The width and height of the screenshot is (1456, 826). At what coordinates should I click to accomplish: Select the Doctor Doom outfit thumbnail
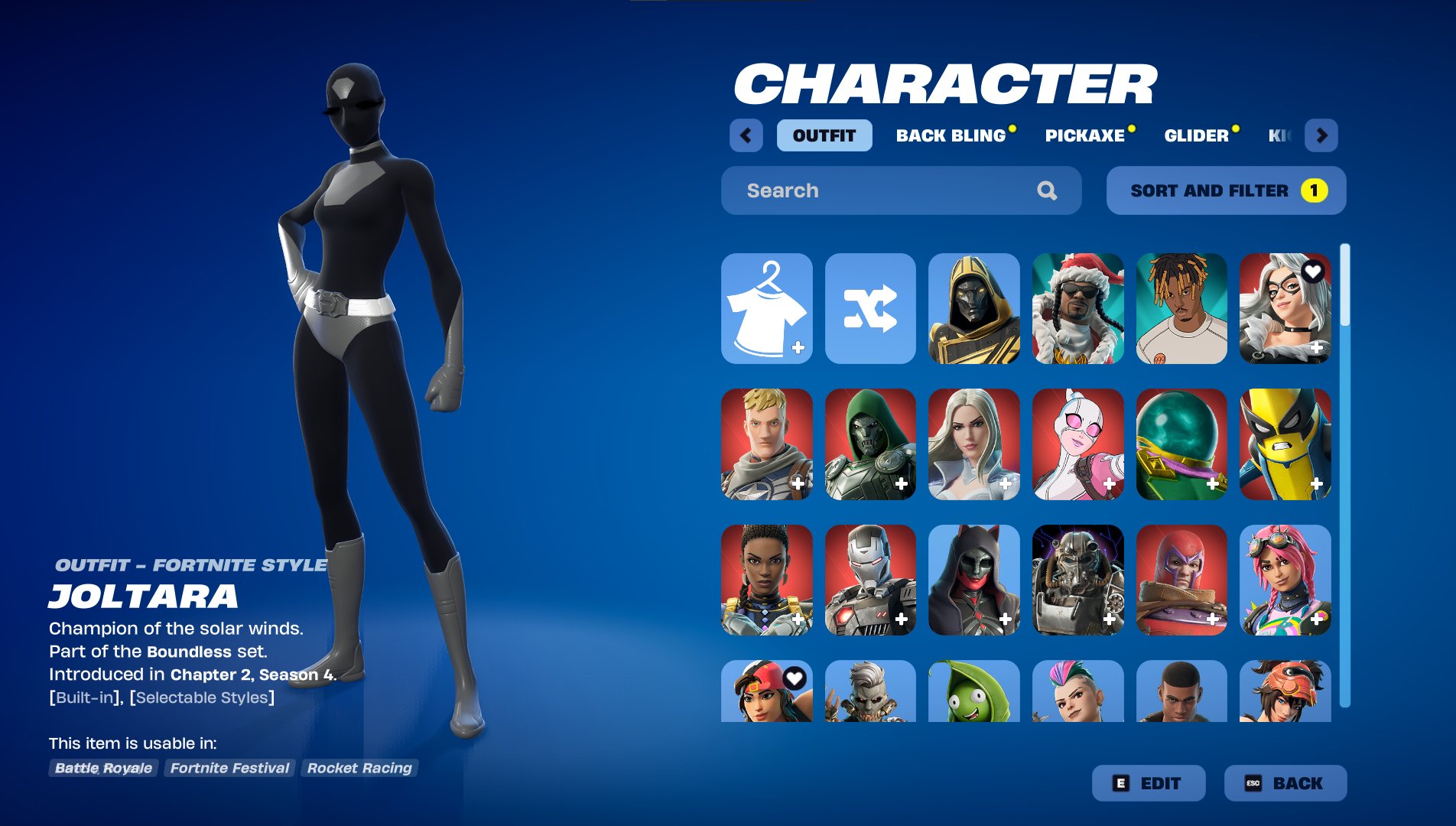[871, 444]
